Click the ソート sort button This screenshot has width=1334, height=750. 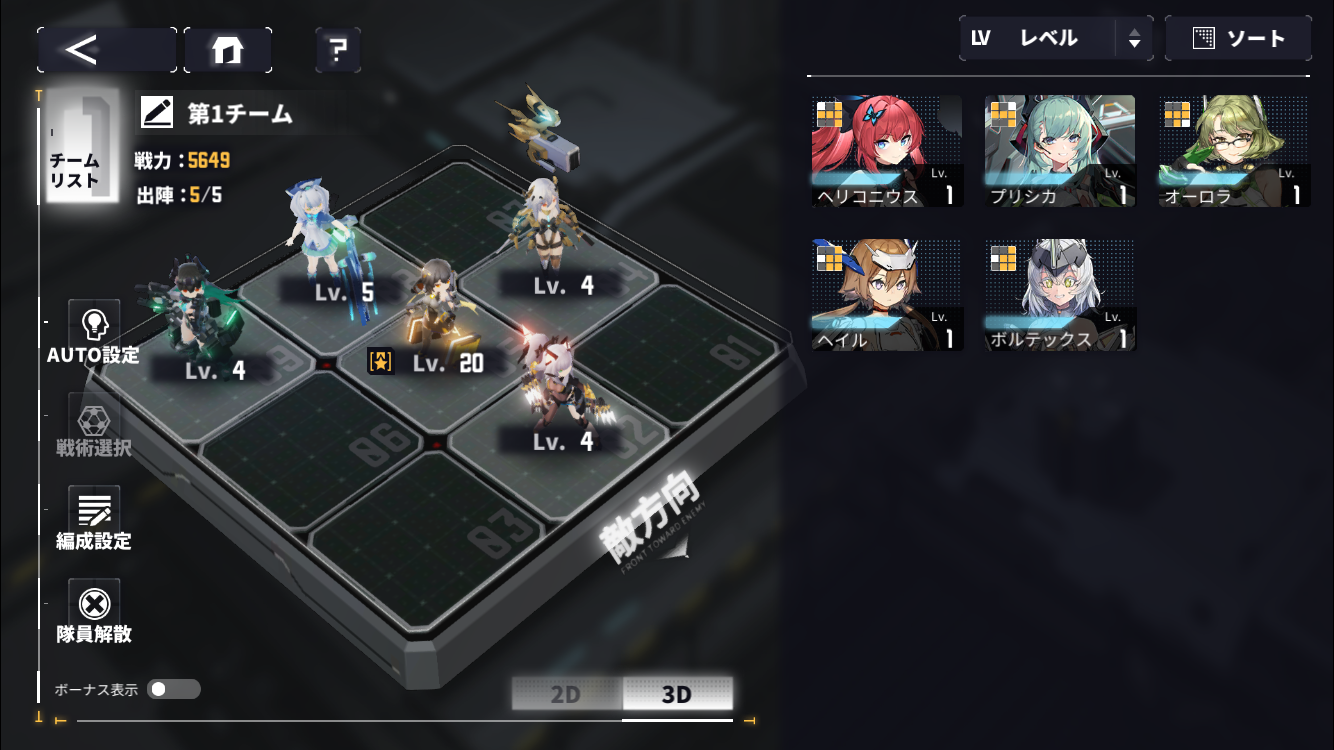coord(1238,38)
